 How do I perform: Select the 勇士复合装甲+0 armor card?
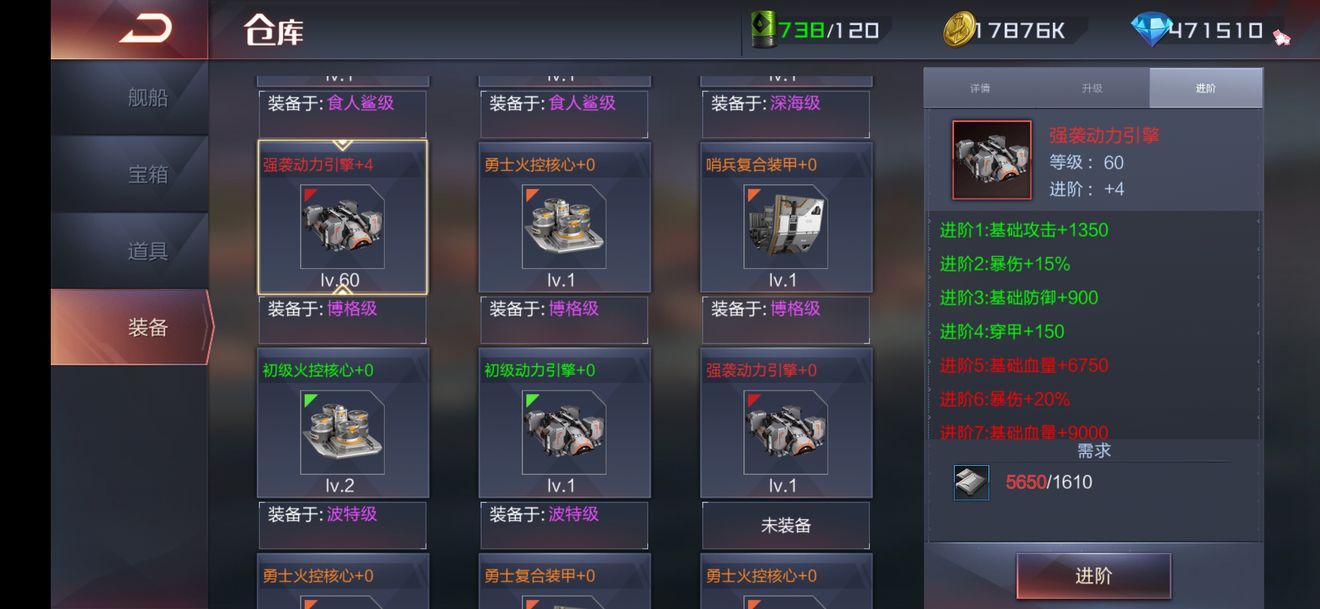[x=564, y=582]
